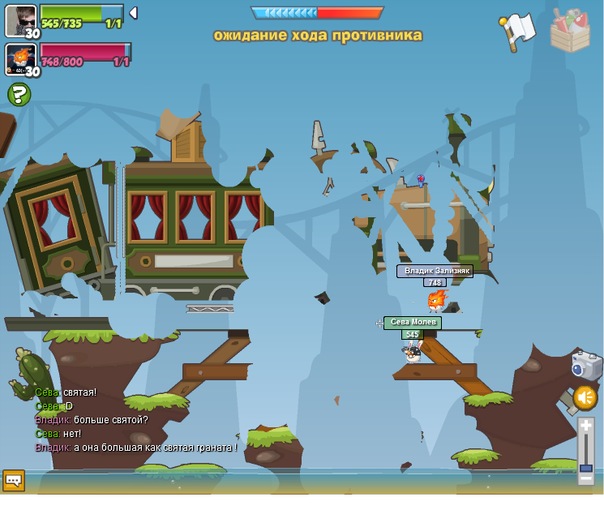Viewport: 604px width, 527px height.
Task: Toggle sound with the orange speaker button
Action: [x=585, y=398]
